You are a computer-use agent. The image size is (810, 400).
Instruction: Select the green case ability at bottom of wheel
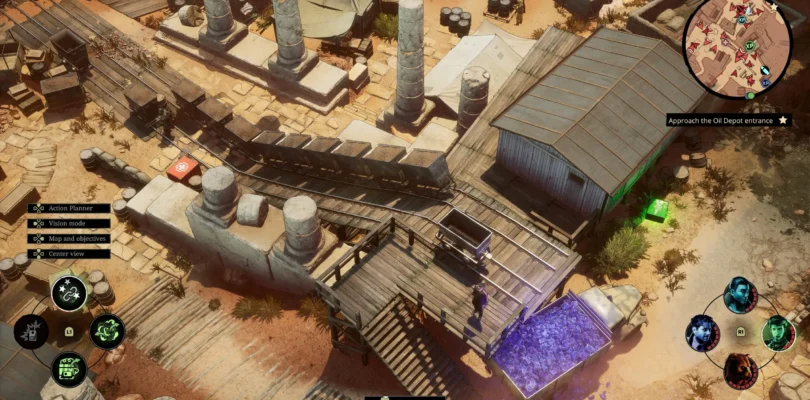coord(70,369)
